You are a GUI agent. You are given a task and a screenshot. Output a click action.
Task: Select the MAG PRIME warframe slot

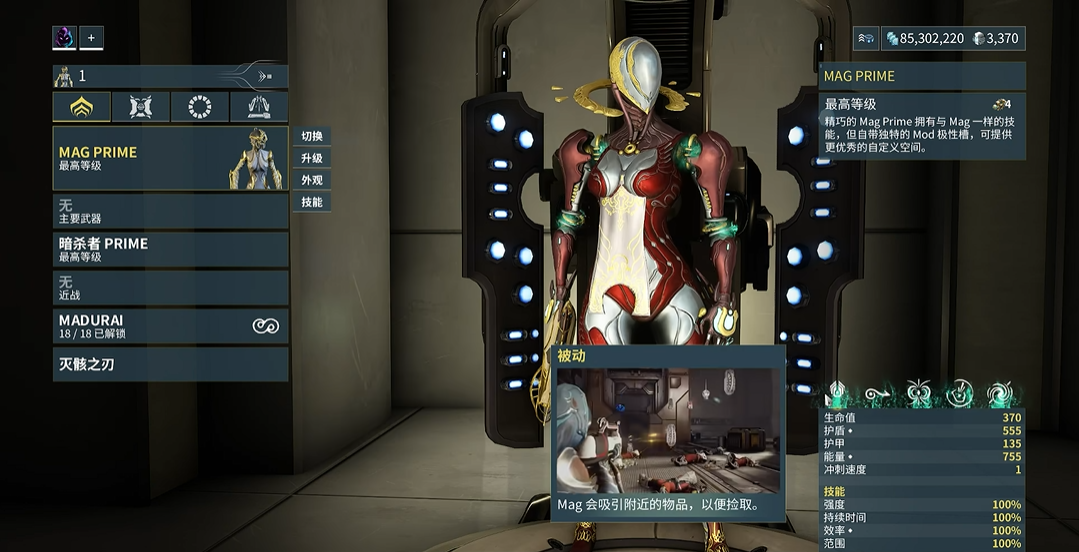pyautogui.click(x=170, y=158)
